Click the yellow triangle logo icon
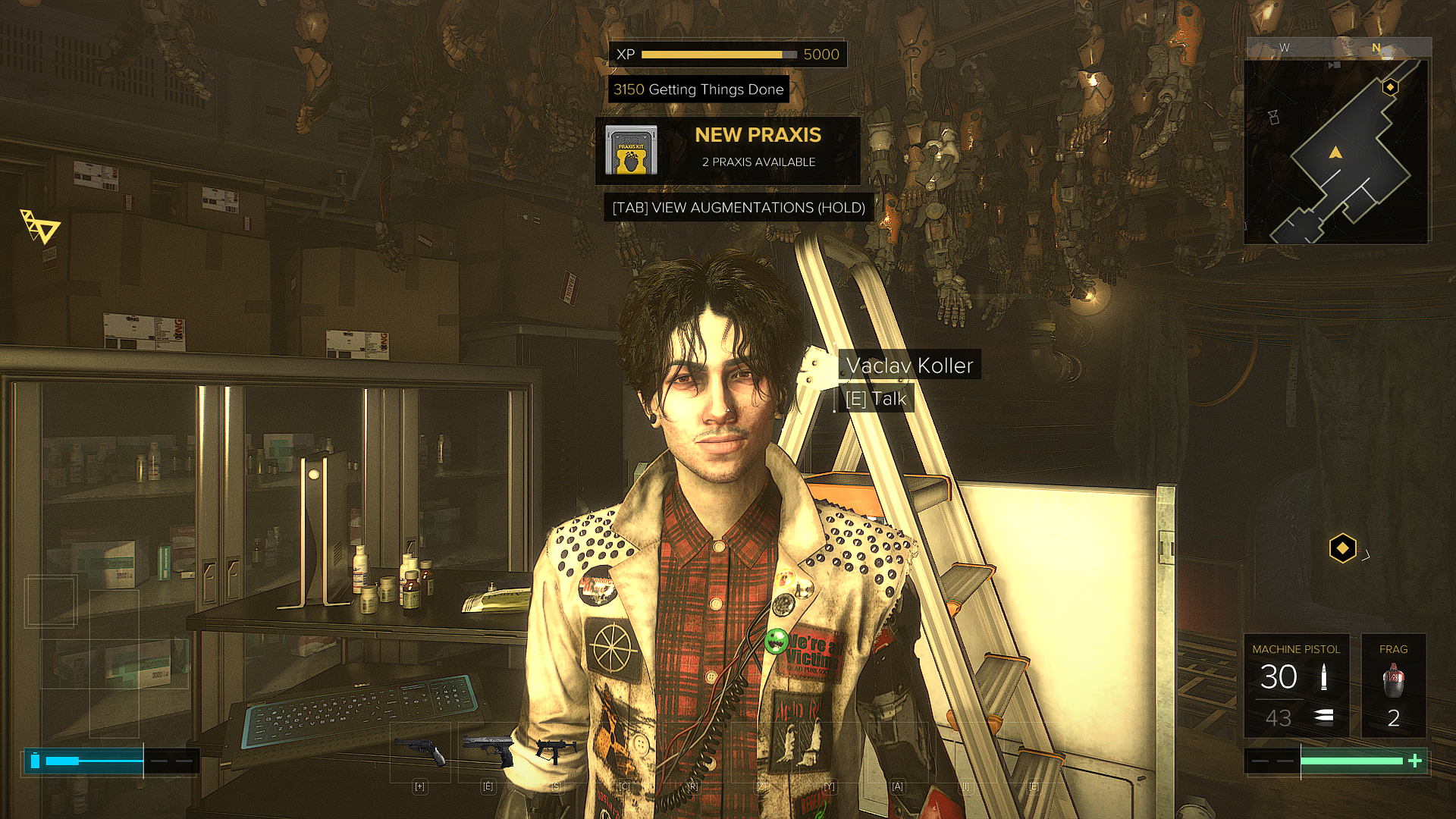 [x=39, y=227]
